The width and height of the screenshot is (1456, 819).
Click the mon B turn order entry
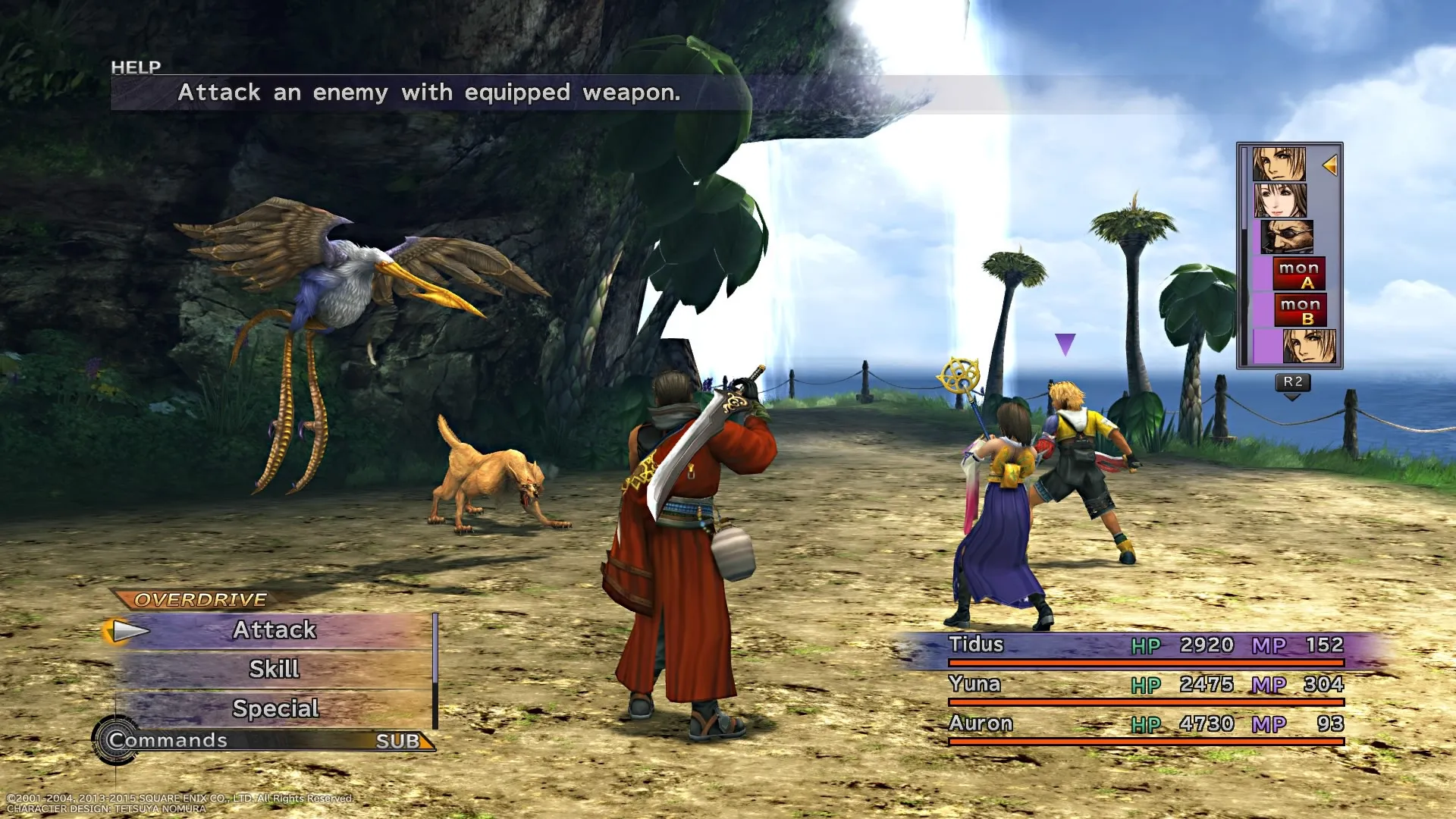pos(1300,310)
